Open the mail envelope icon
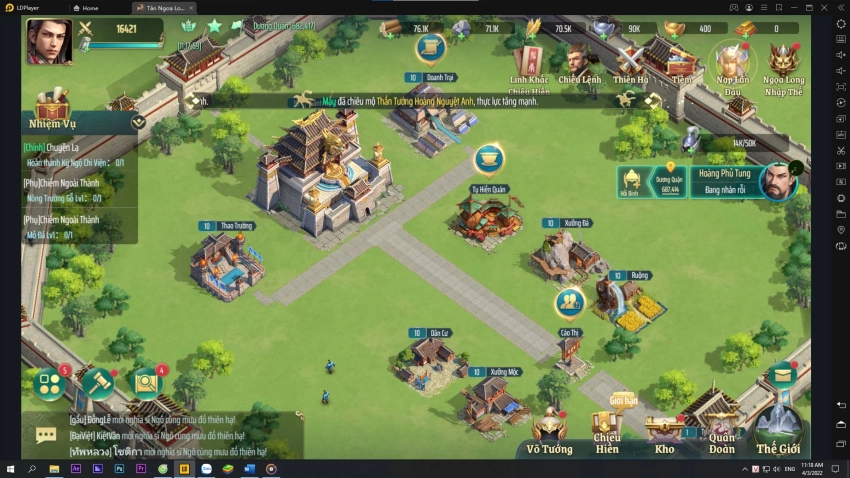Viewport: 850px width, 478px height. click(x=781, y=376)
